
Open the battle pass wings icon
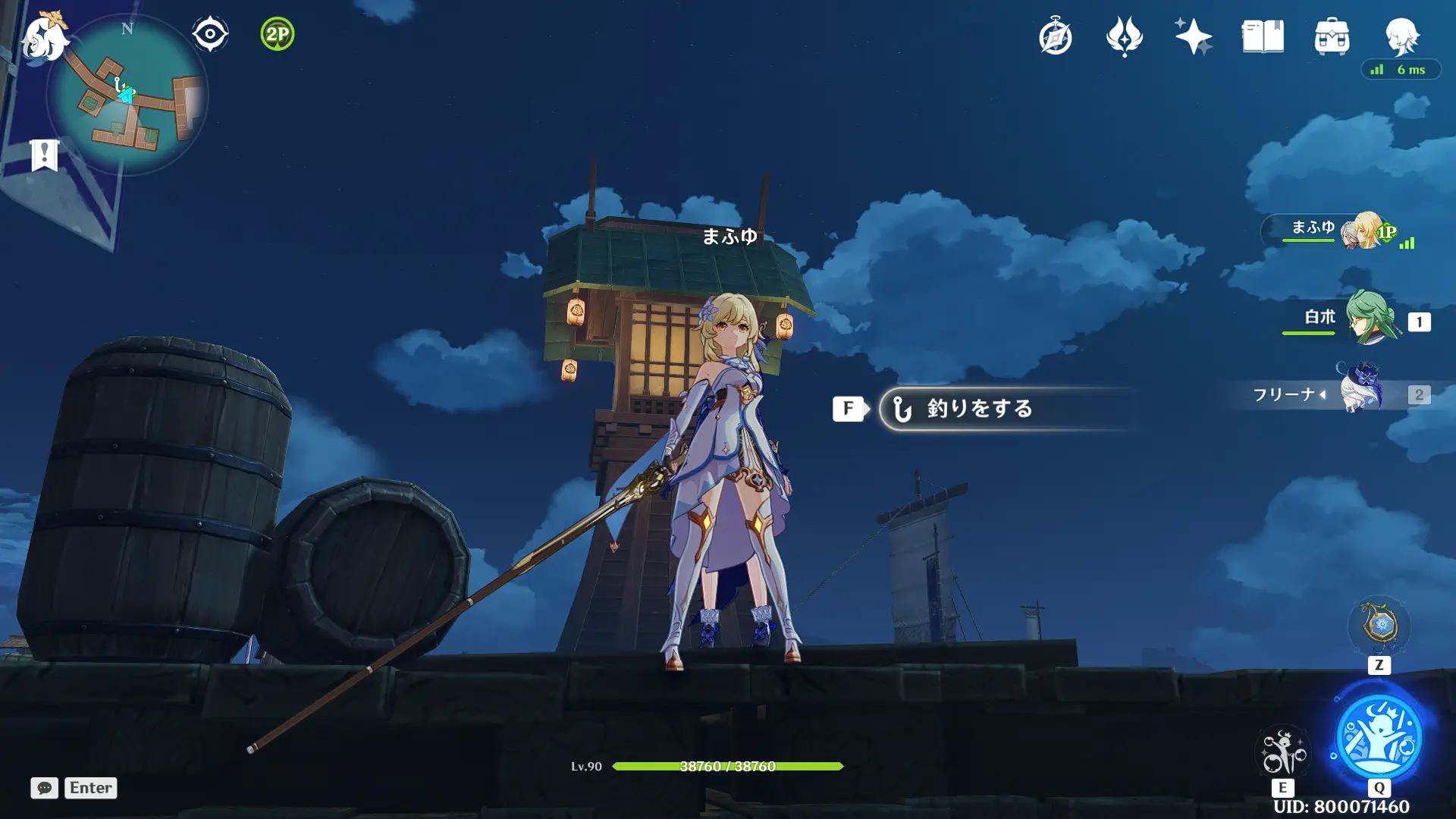[x=1124, y=36]
